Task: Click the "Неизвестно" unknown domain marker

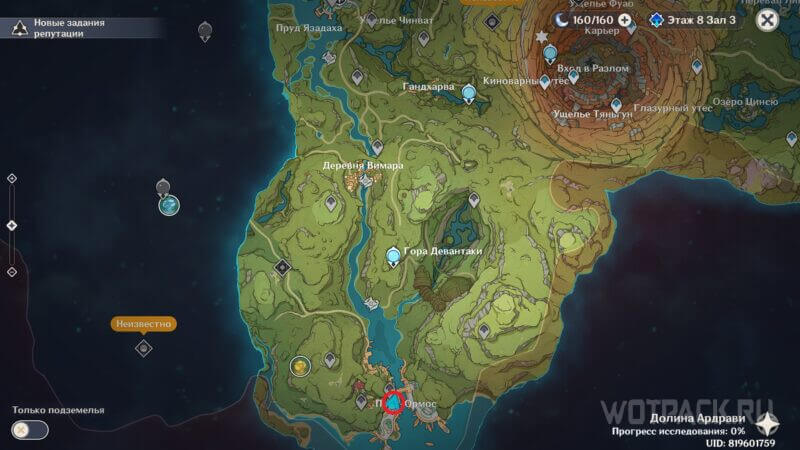Action: pos(143,347)
